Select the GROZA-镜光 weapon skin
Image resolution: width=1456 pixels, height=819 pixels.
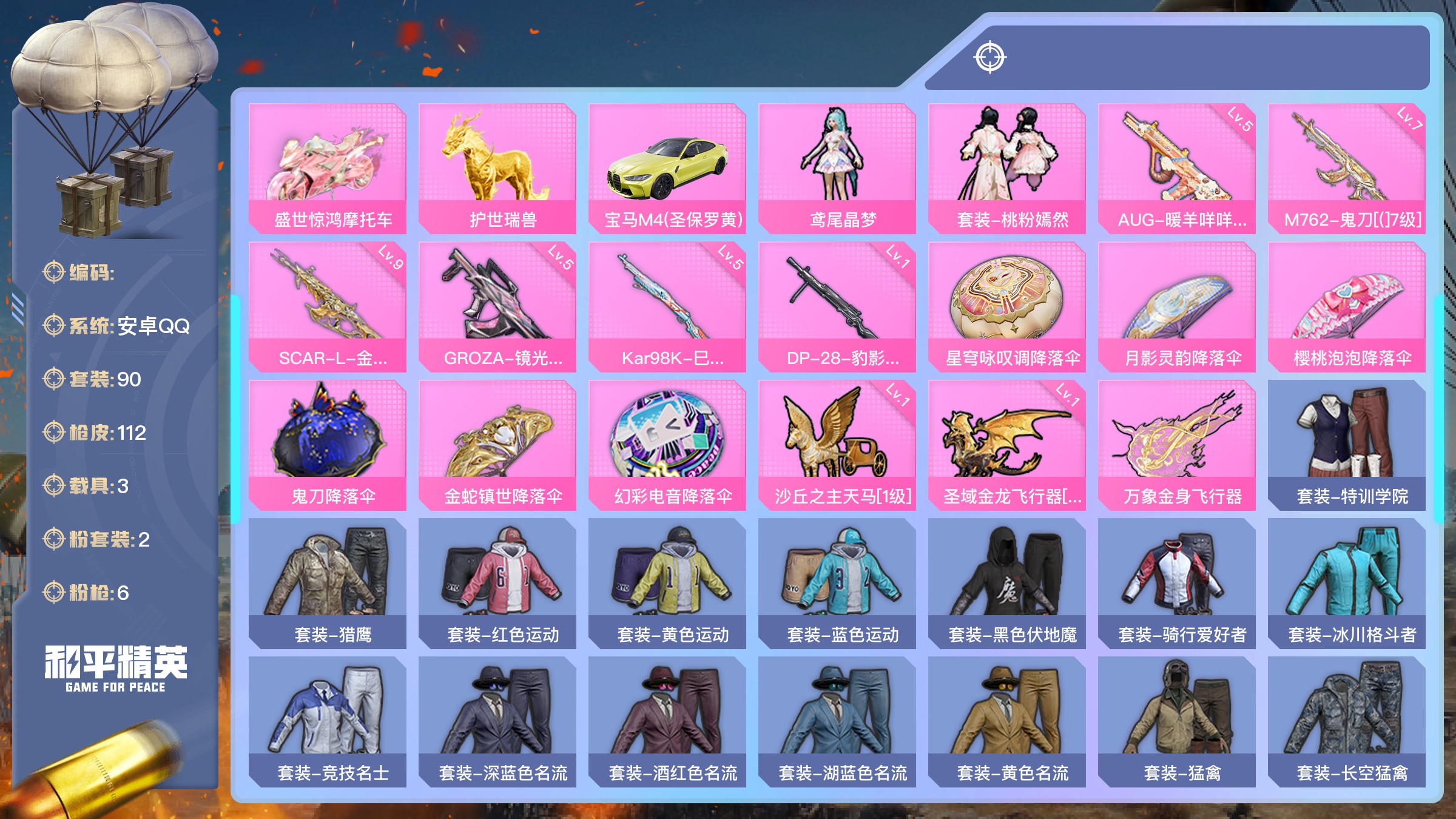tap(497, 306)
